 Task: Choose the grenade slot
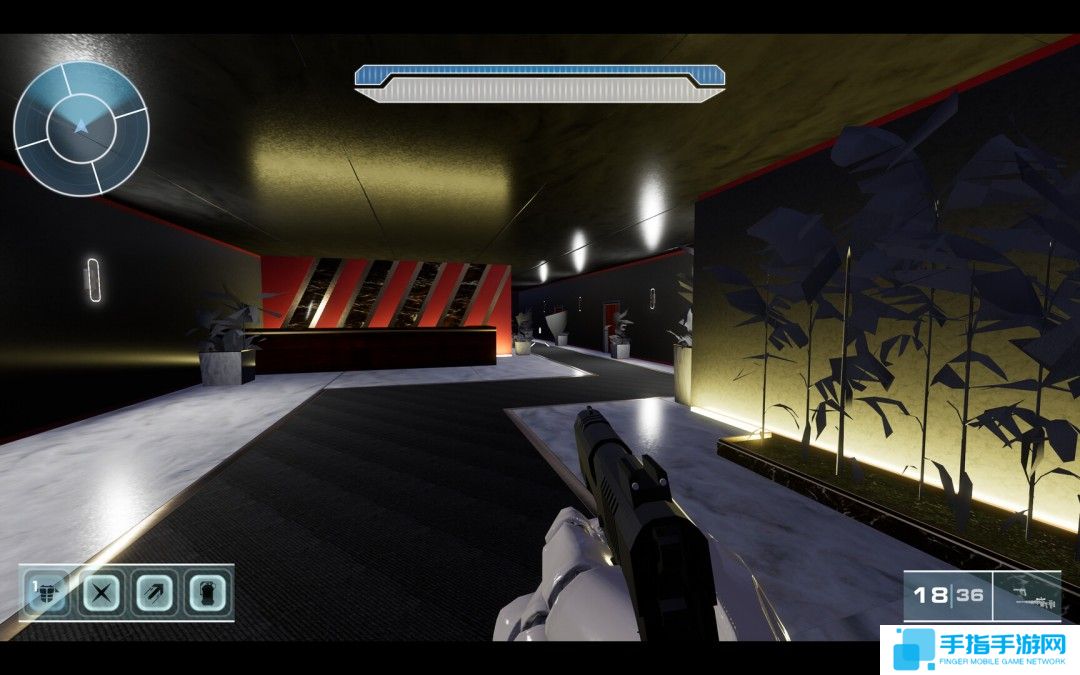tap(206, 593)
